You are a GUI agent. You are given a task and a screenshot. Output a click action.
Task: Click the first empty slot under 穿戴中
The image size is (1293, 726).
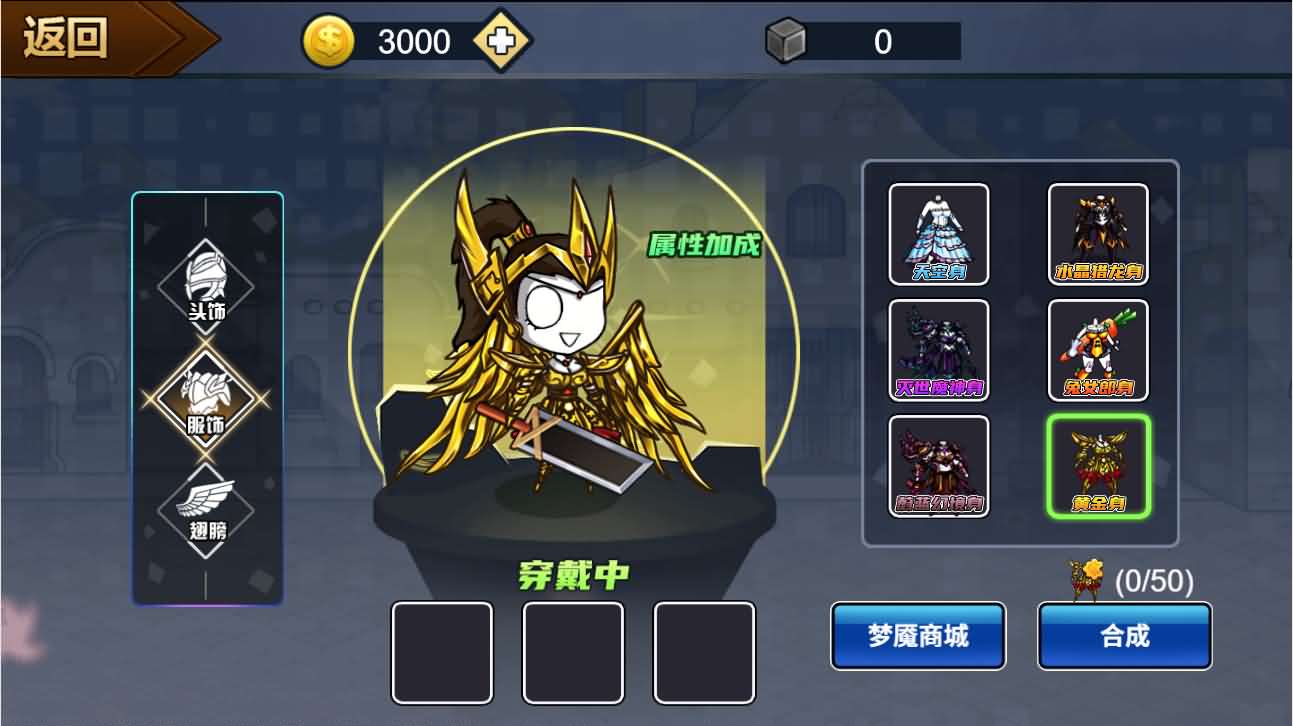442,652
